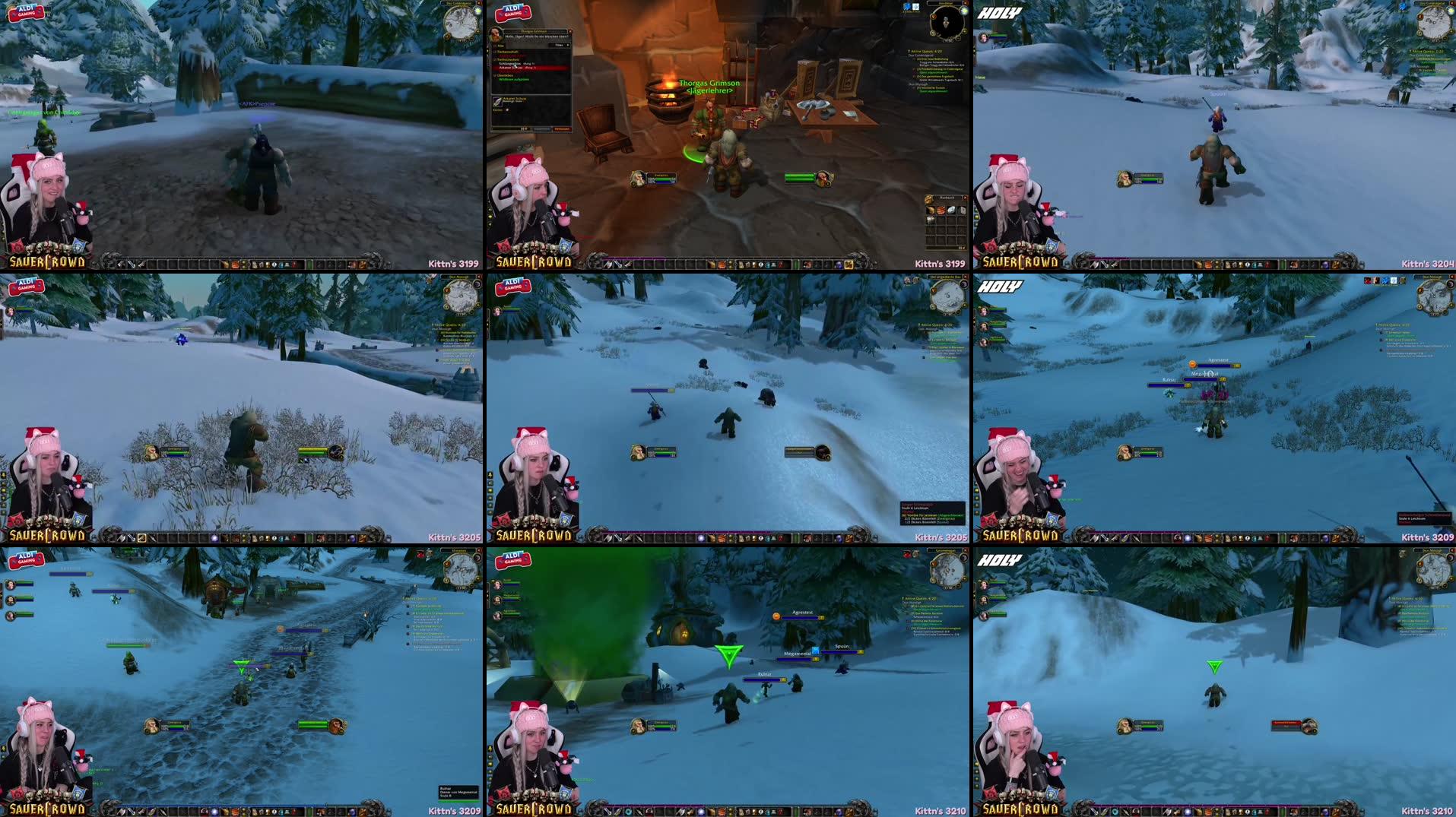1456x817 pixels.
Task: Open the spellbook icon on the micro menu bar
Action: (x=749, y=265)
